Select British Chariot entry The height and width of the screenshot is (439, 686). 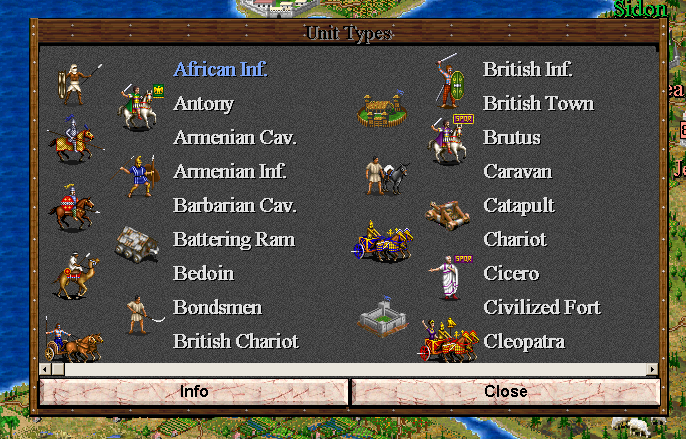coord(236,341)
